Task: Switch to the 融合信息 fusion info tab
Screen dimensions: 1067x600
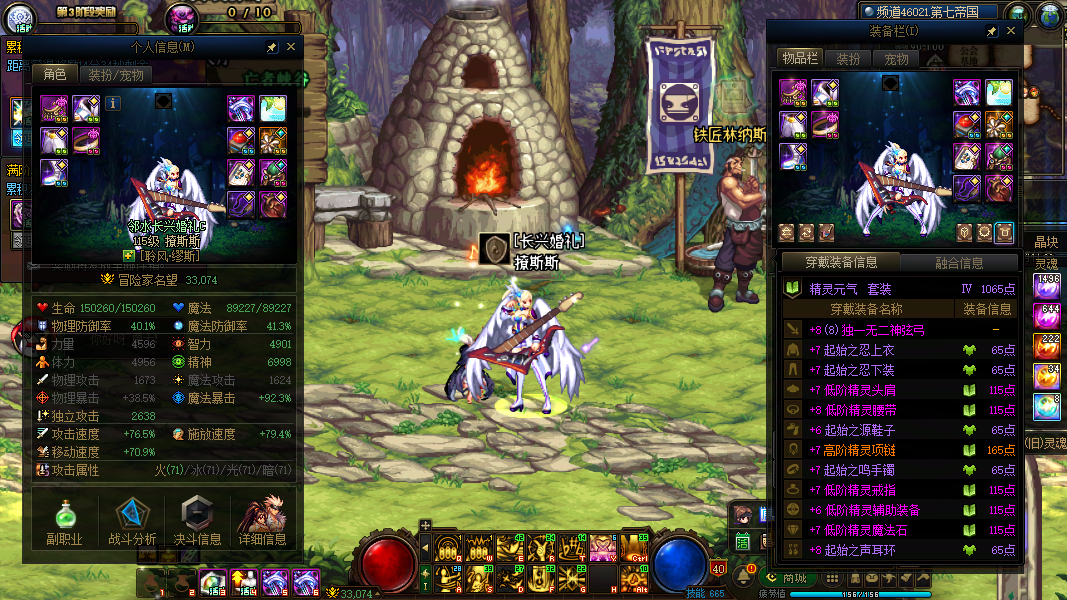Action: point(958,263)
